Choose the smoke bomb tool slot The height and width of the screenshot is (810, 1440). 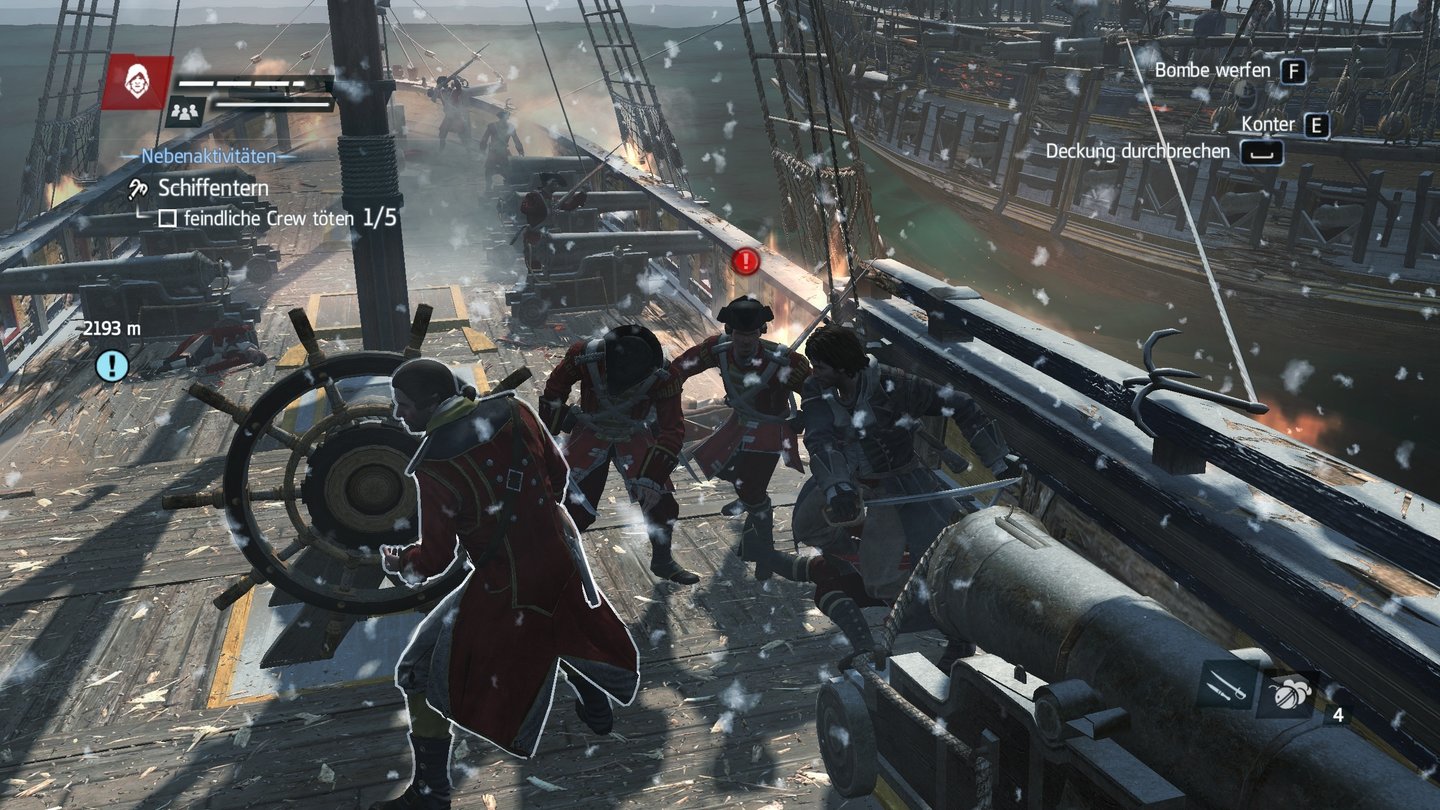tap(1287, 692)
